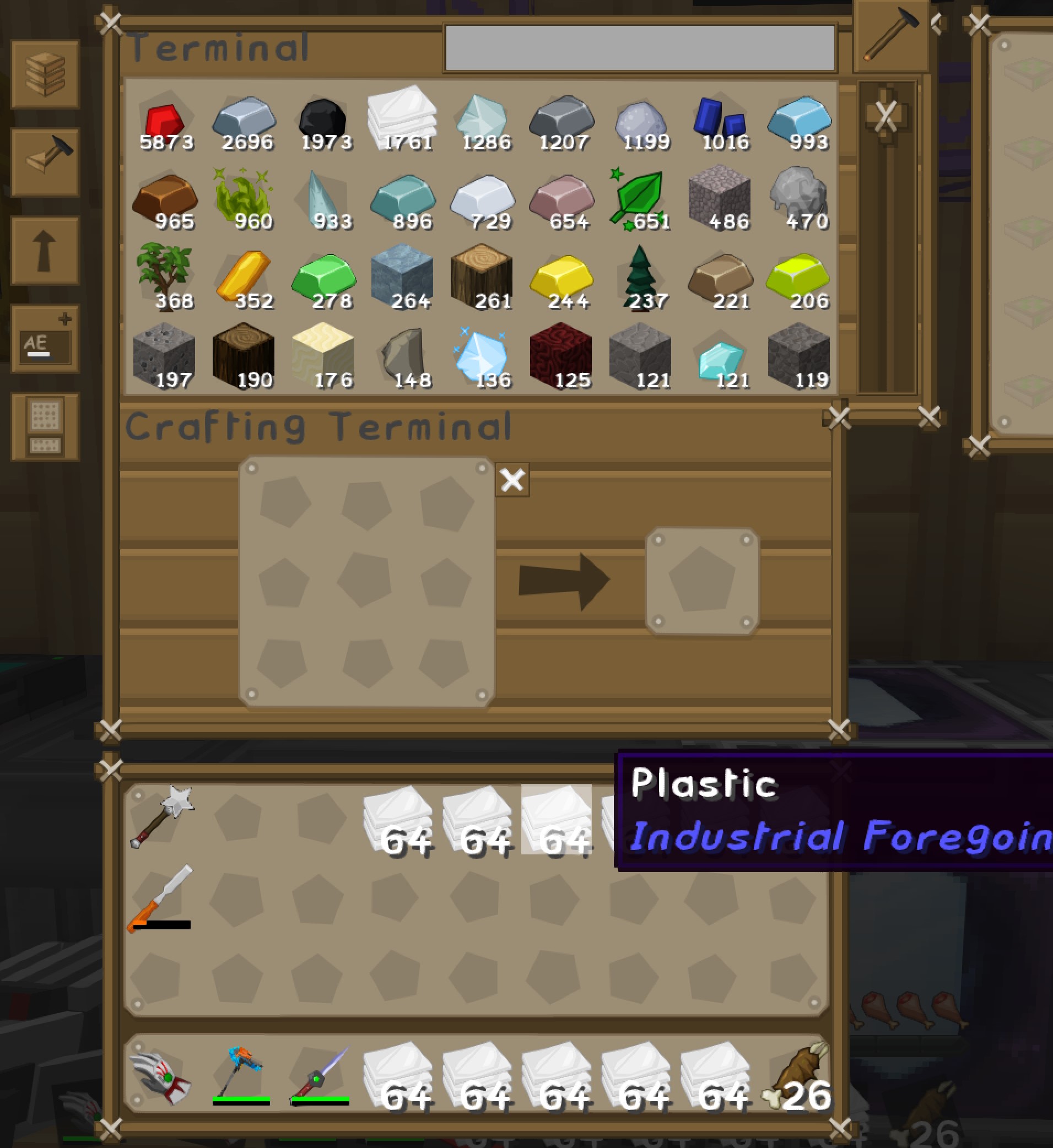Viewport: 1053px width, 1148px height.
Task: Pick the diamond item with count 121
Action: click(725, 353)
